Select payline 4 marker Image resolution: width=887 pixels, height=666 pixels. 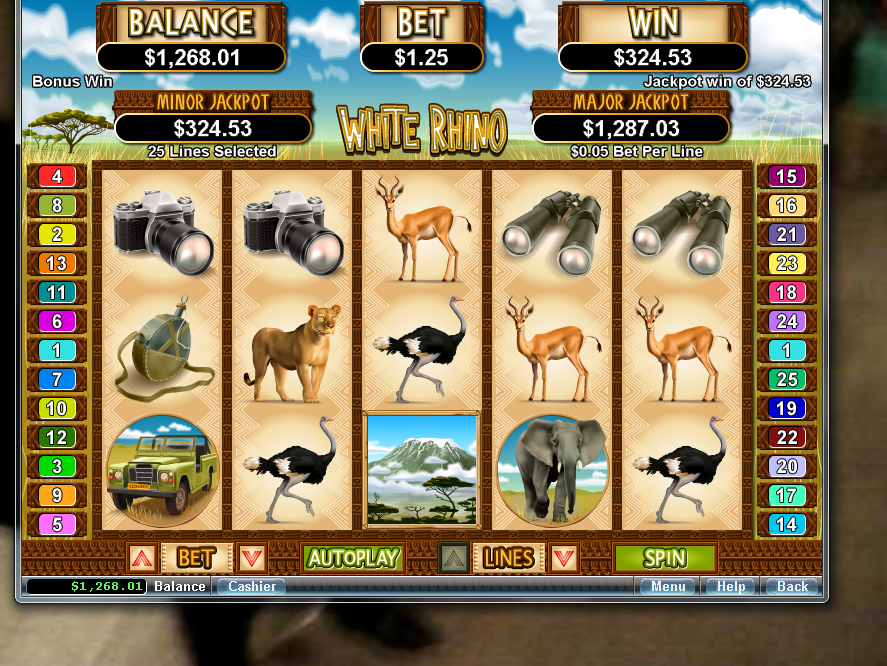click(x=57, y=177)
